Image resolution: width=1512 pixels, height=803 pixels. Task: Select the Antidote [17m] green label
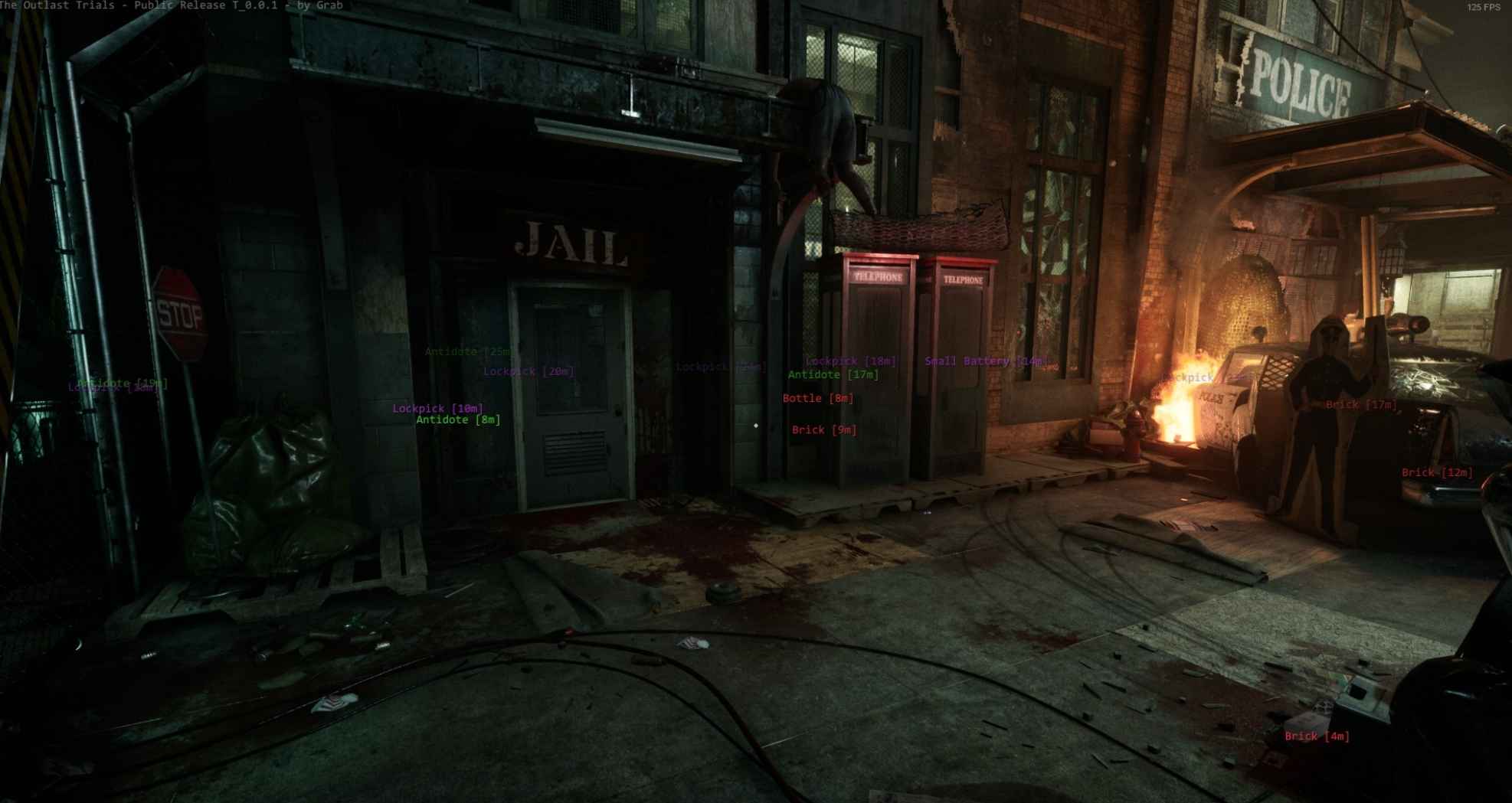click(834, 375)
